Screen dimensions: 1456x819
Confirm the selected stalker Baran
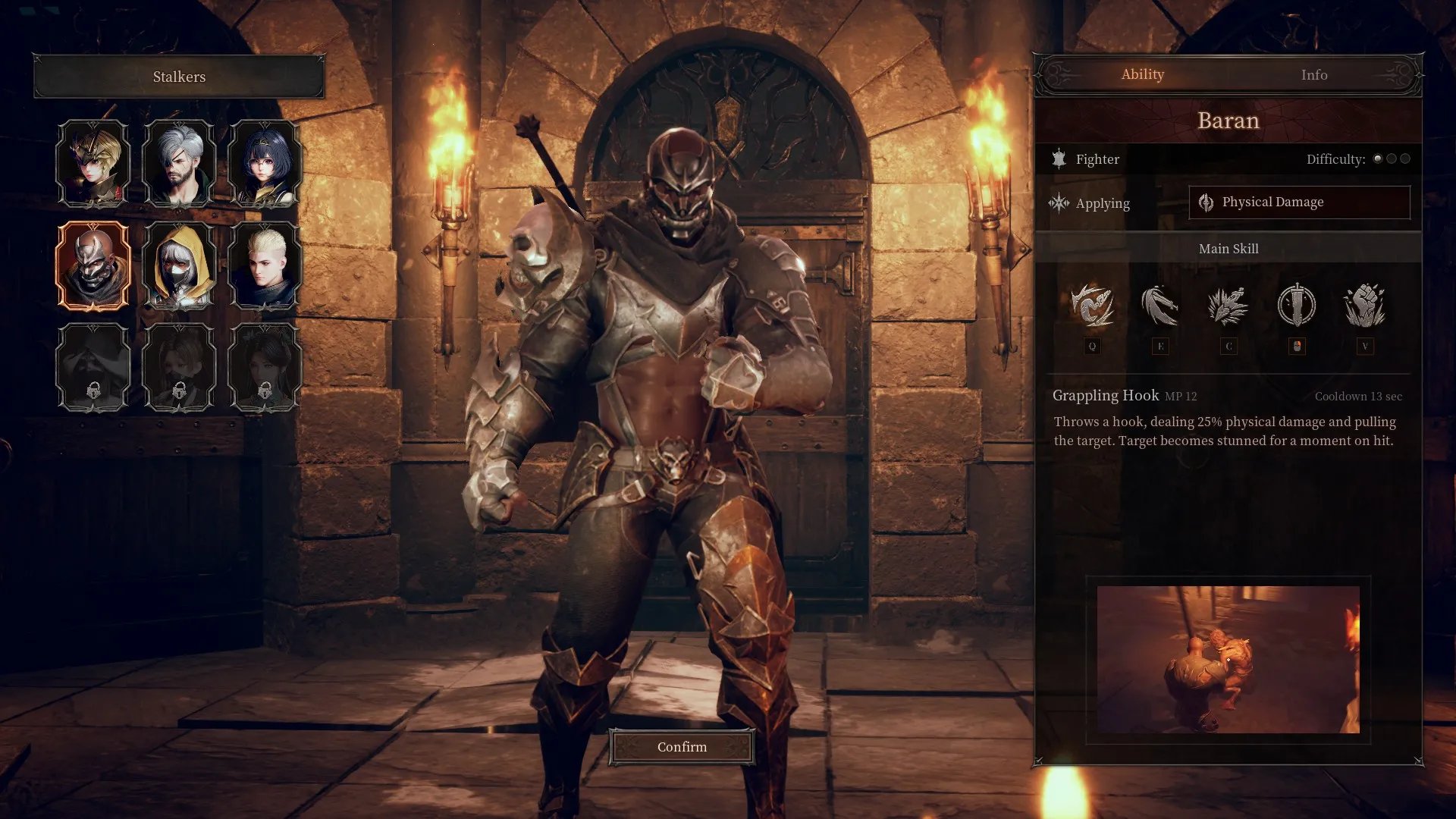pyautogui.click(x=682, y=747)
